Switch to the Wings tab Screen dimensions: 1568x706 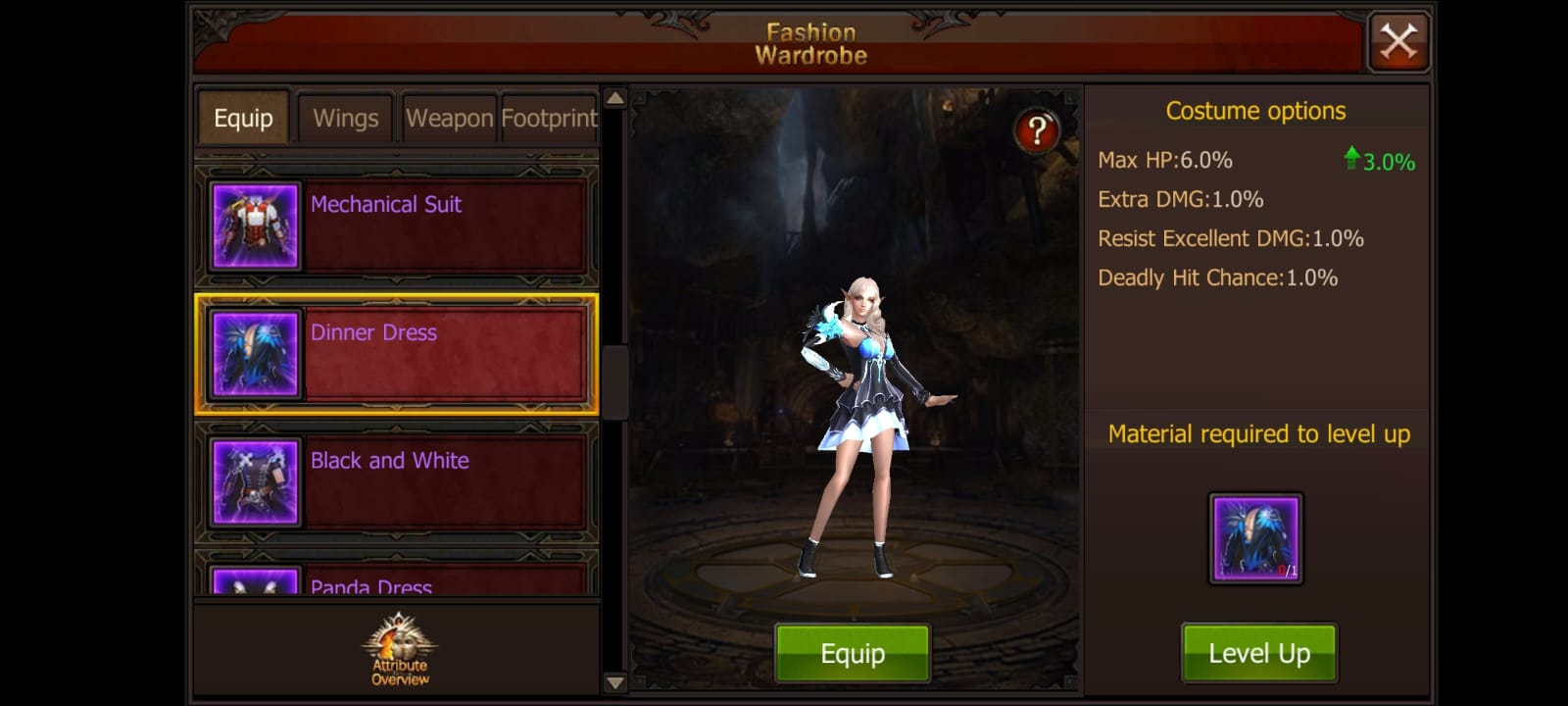point(345,117)
